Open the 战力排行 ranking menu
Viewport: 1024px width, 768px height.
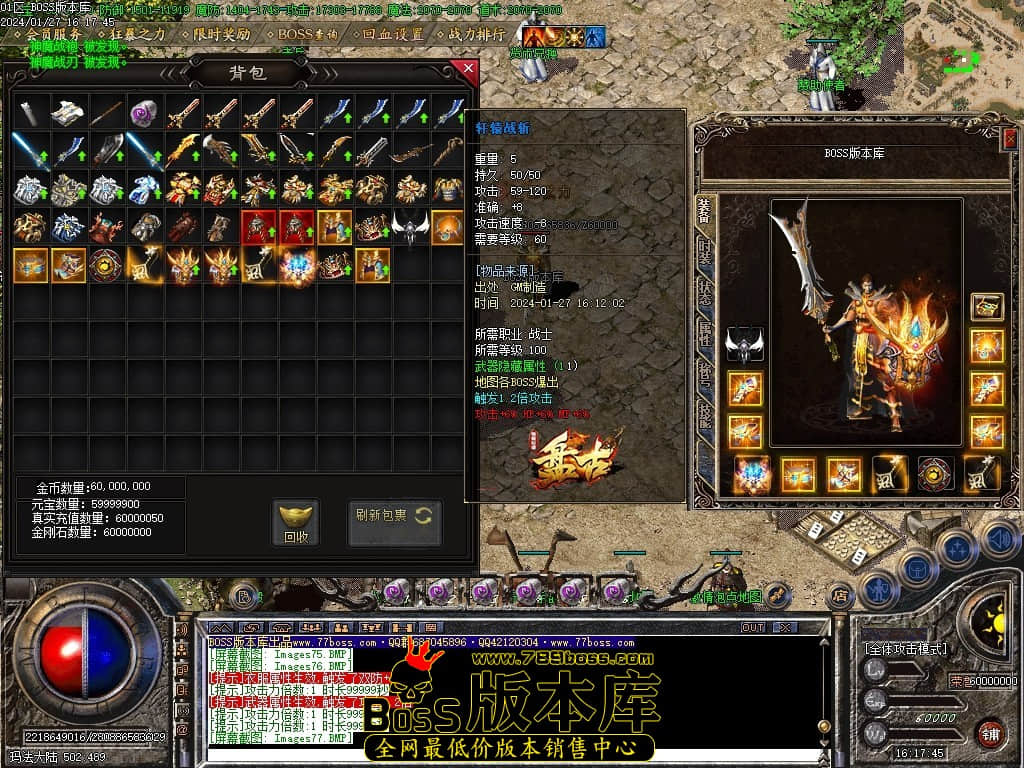[x=477, y=33]
